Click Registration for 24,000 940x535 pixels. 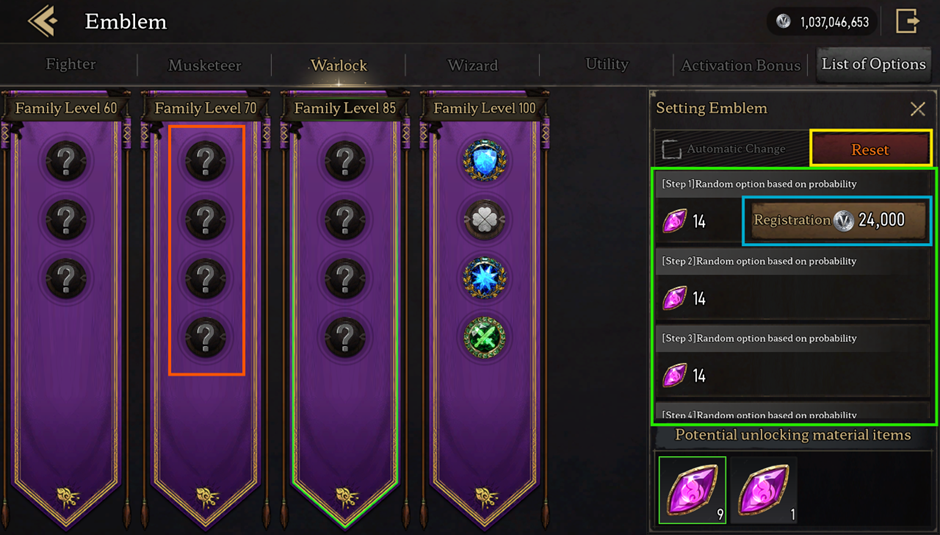[x=836, y=220]
